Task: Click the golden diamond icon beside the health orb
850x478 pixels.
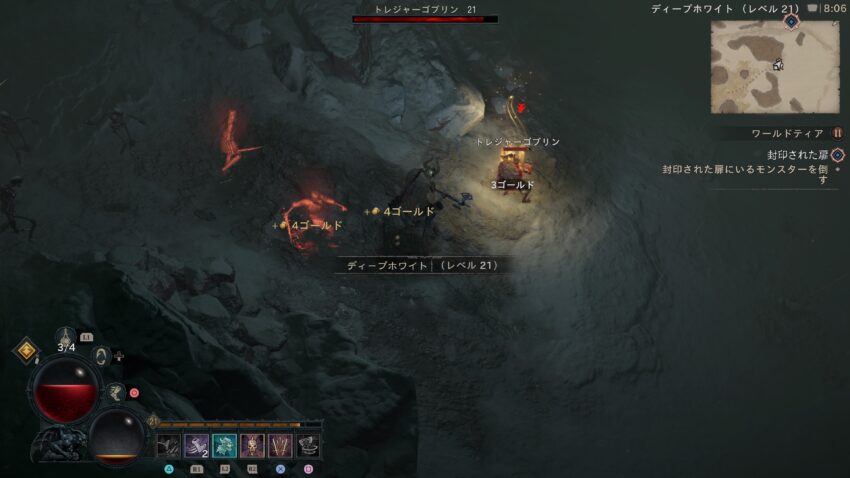Action: pyautogui.click(x=25, y=350)
